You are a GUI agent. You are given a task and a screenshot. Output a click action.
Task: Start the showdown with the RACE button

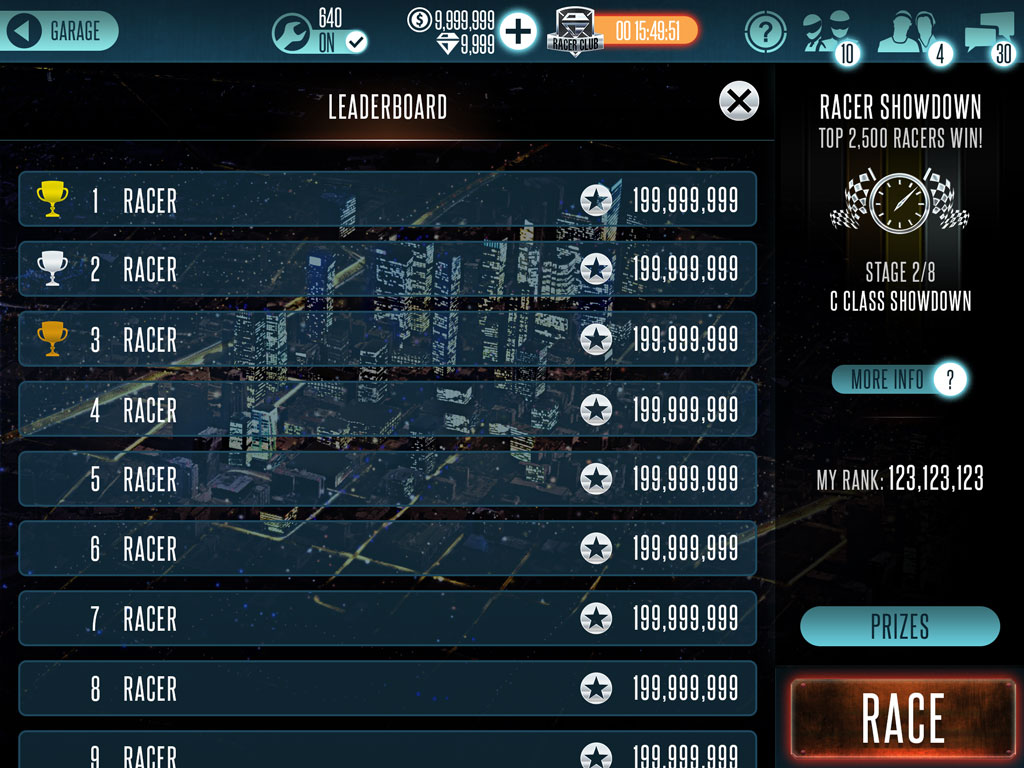tap(902, 718)
